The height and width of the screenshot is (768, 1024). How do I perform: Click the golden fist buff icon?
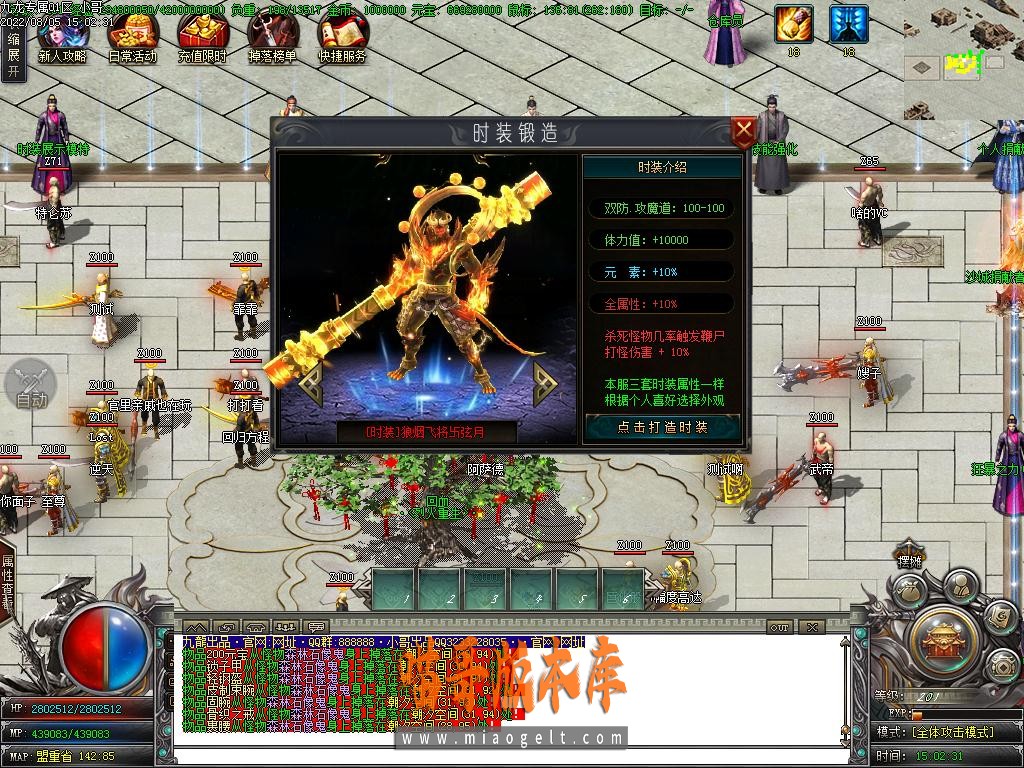794,24
